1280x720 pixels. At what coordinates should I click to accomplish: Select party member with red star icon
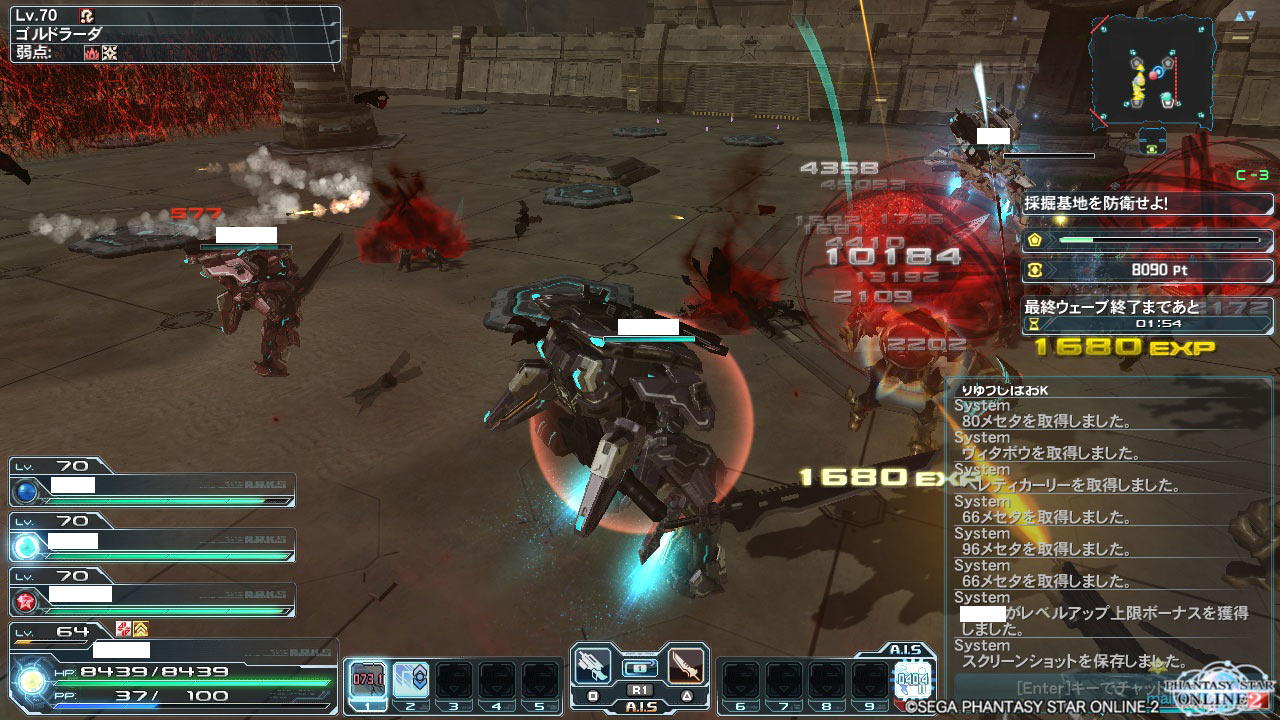pos(27,600)
